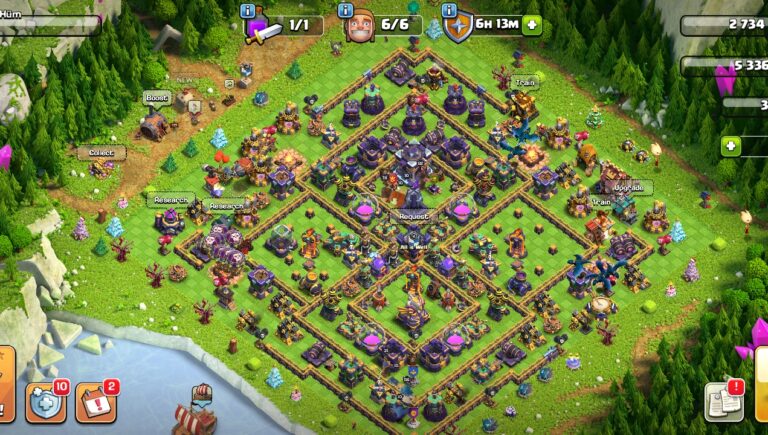Tap the Upgrade bubble

pyautogui.click(x=633, y=187)
